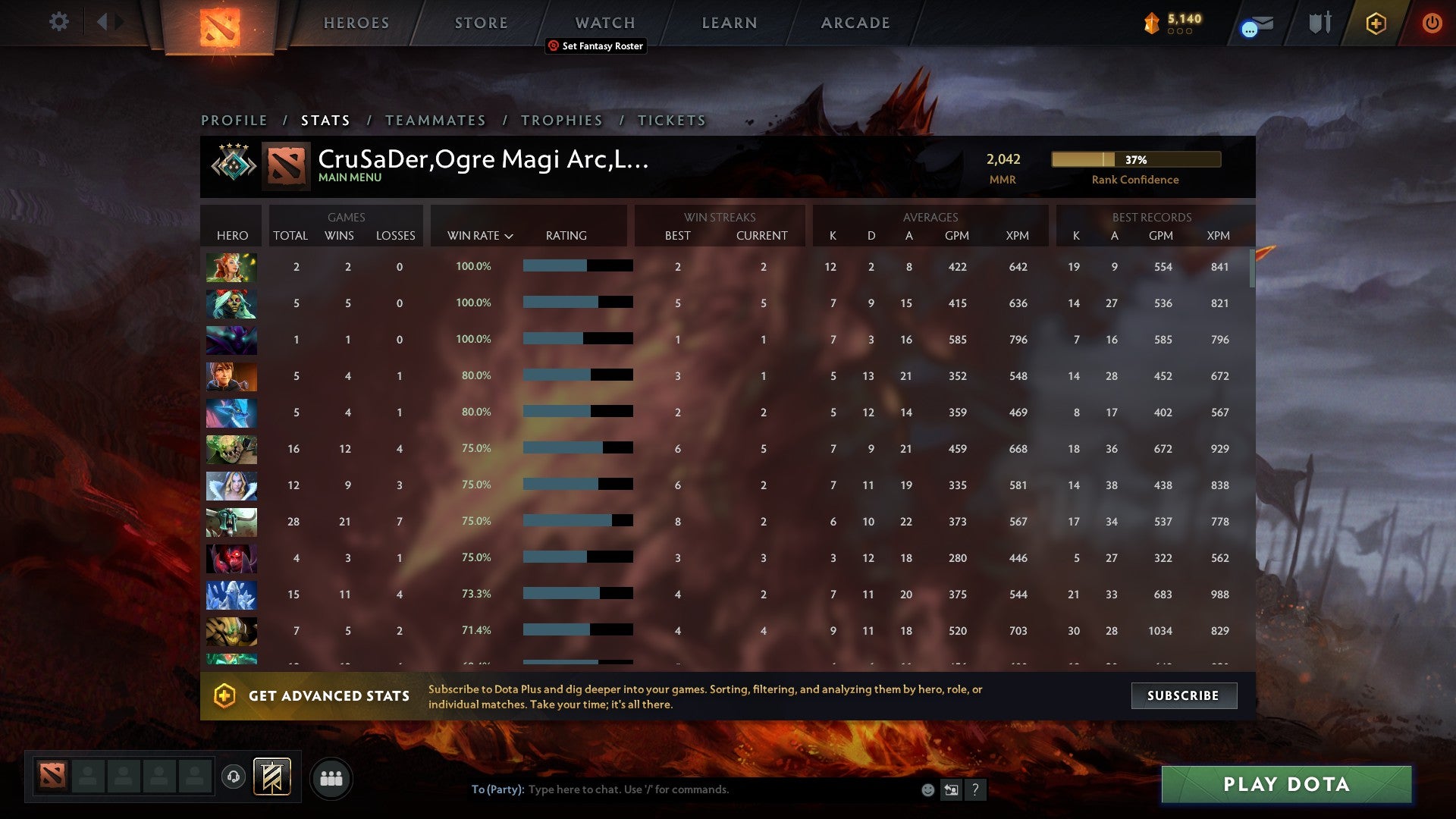Open the chat emoticon picker icon
Screen dimensions: 1456x819
click(x=927, y=789)
